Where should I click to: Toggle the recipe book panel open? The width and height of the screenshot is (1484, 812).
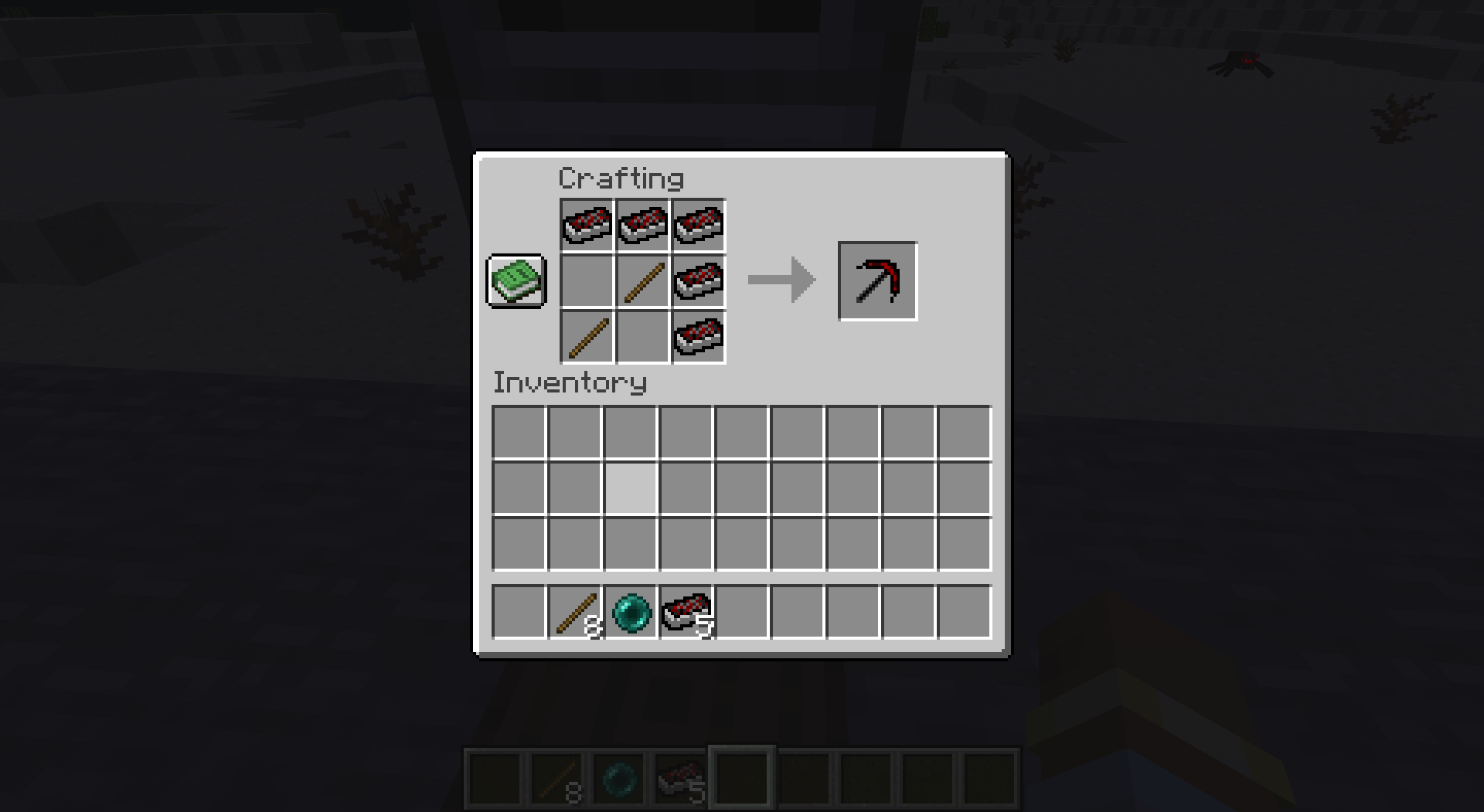515,281
